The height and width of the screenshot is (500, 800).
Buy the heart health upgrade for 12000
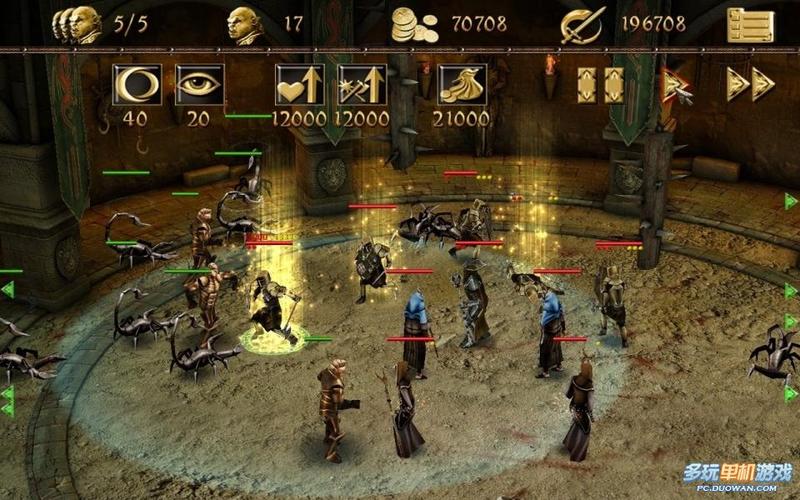(x=299, y=85)
